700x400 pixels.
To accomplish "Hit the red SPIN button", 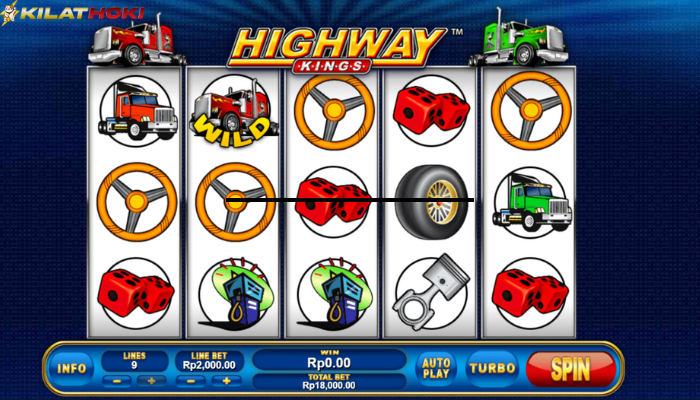I will point(572,368).
